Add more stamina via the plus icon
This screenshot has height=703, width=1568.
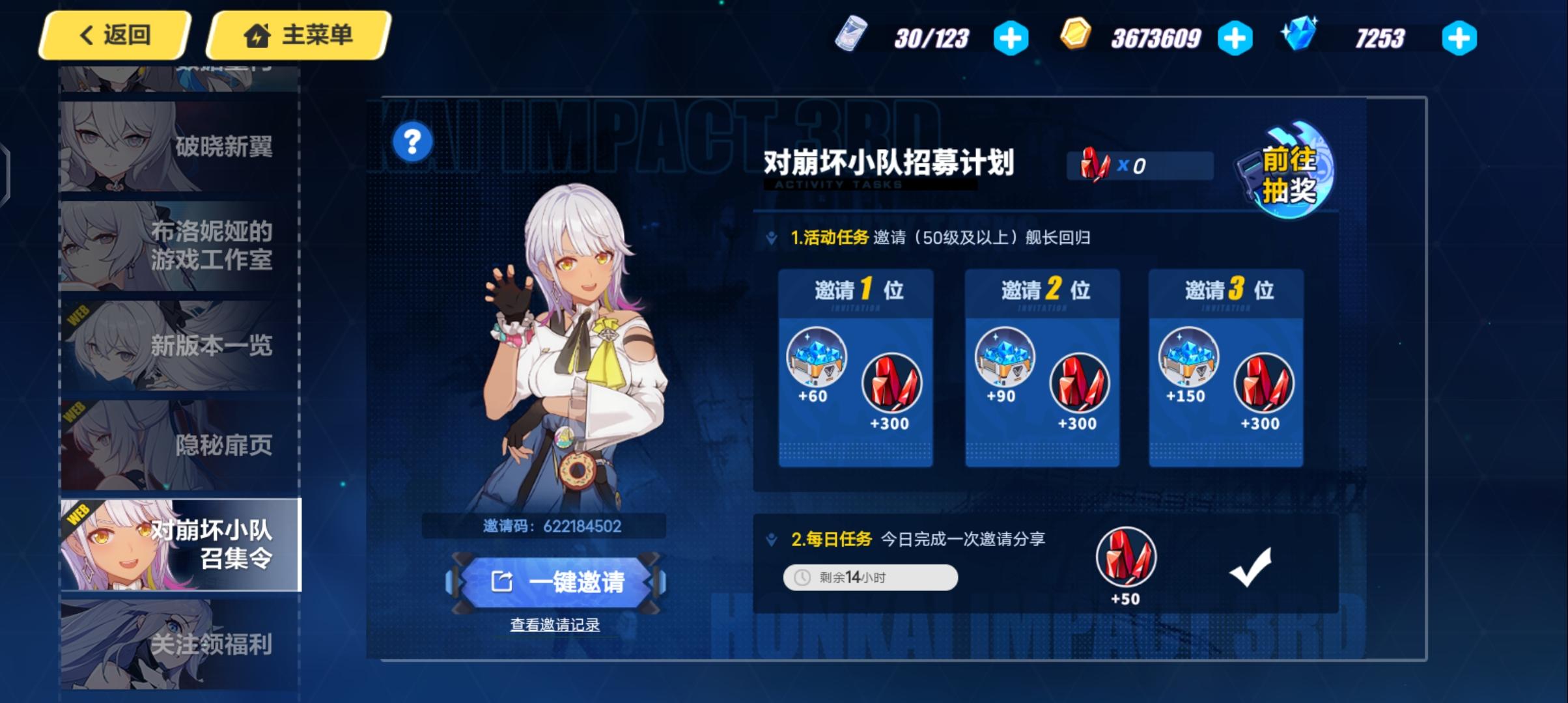pos(1009,37)
